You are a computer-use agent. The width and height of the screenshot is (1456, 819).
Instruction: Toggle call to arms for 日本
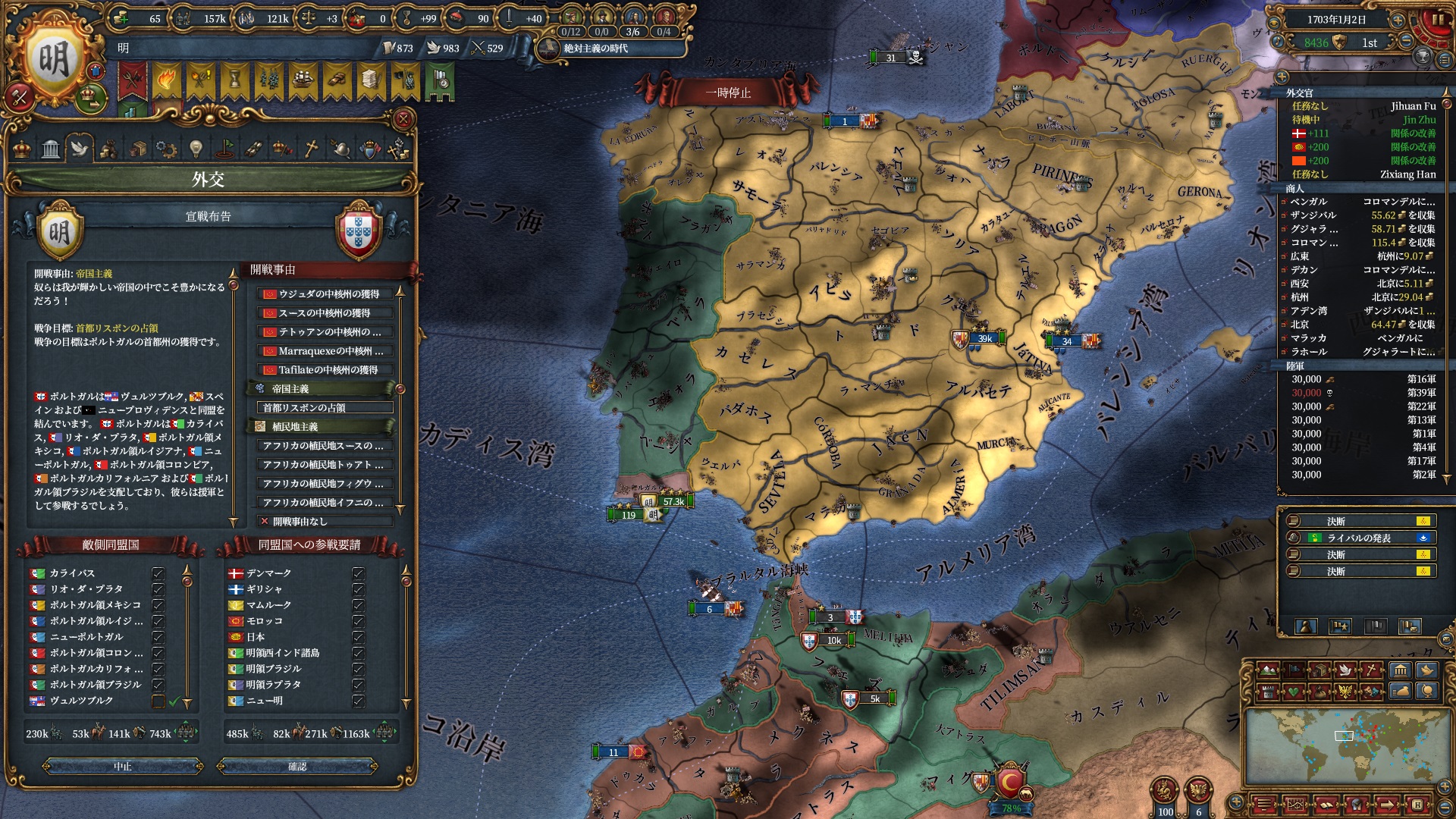[x=358, y=637]
